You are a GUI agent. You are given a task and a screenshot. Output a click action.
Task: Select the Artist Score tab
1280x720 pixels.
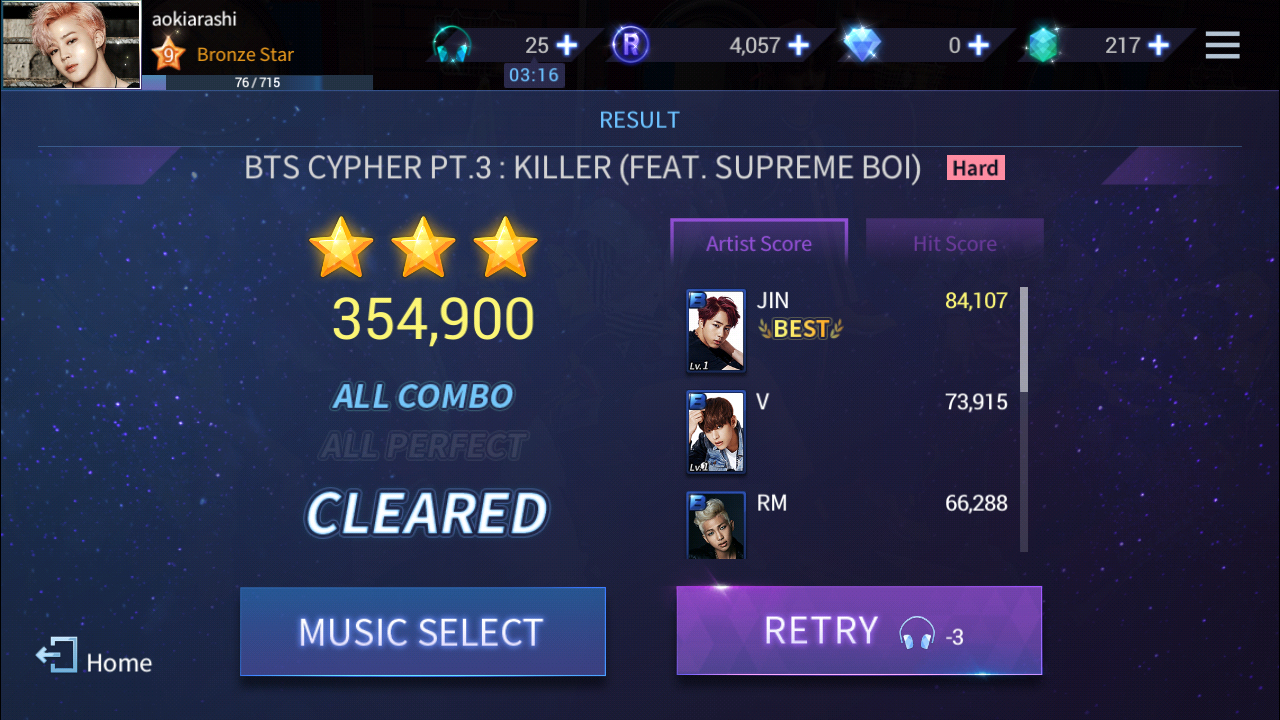(x=758, y=243)
